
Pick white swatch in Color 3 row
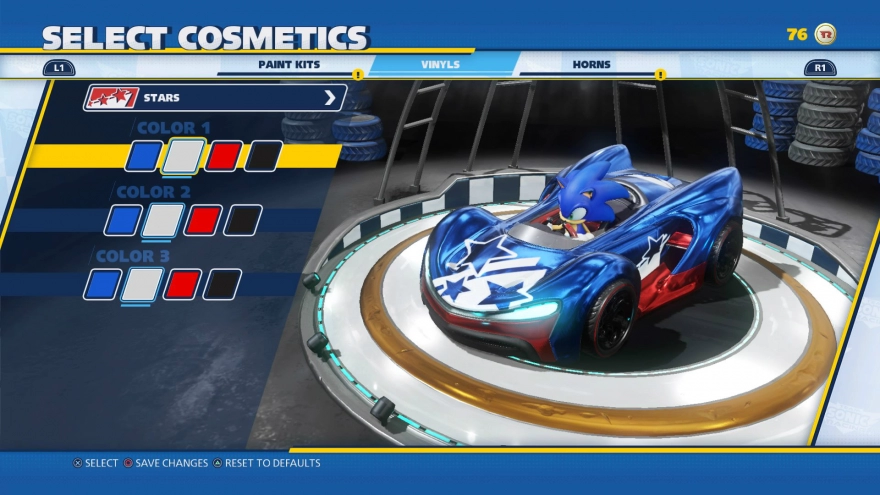[x=142, y=284]
